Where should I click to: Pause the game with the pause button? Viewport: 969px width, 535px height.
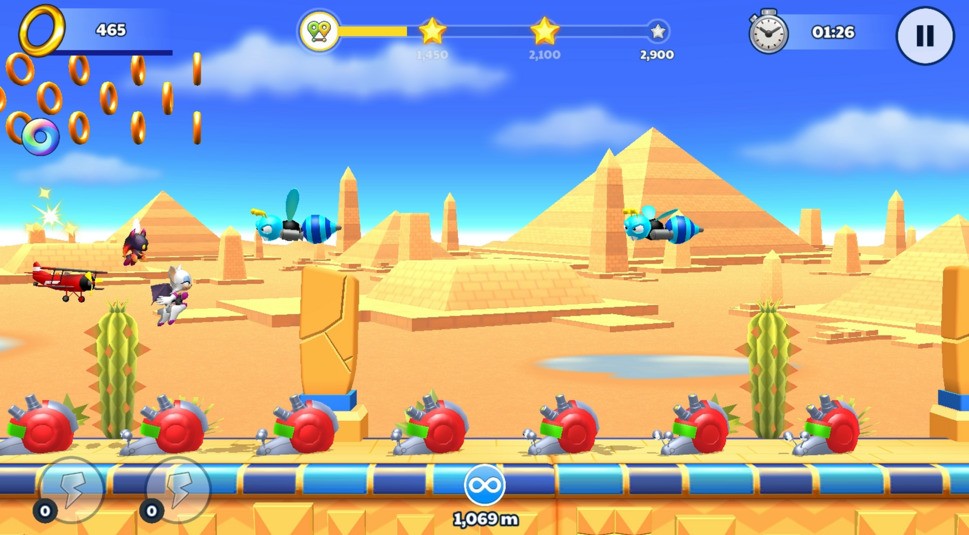click(924, 36)
